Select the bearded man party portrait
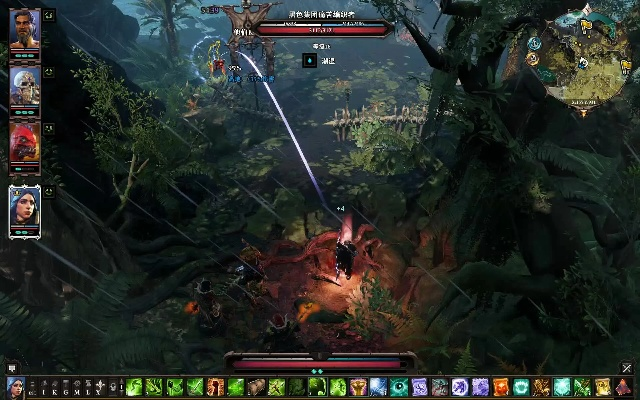The width and height of the screenshot is (640, 400). 24,28
